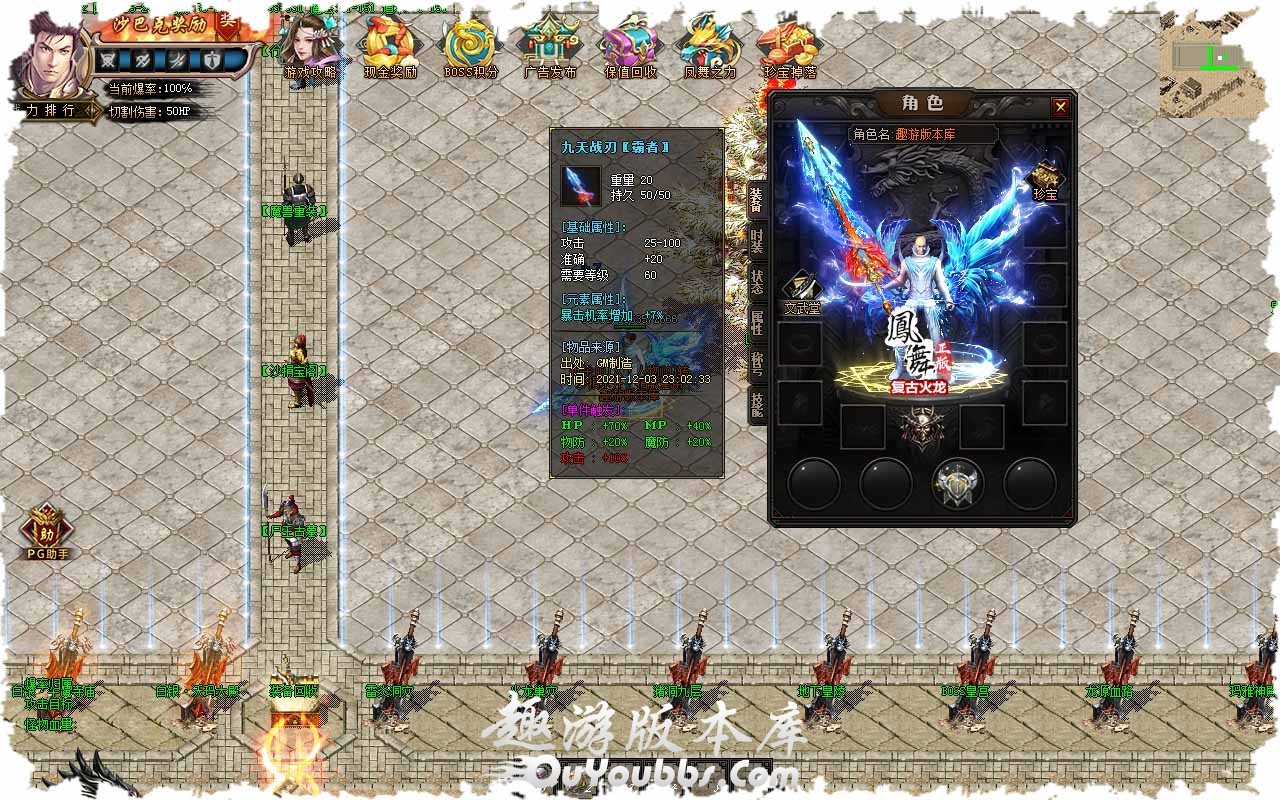Open the 时装 fashion tab
1280x800 pixels.
click(757, 241)
